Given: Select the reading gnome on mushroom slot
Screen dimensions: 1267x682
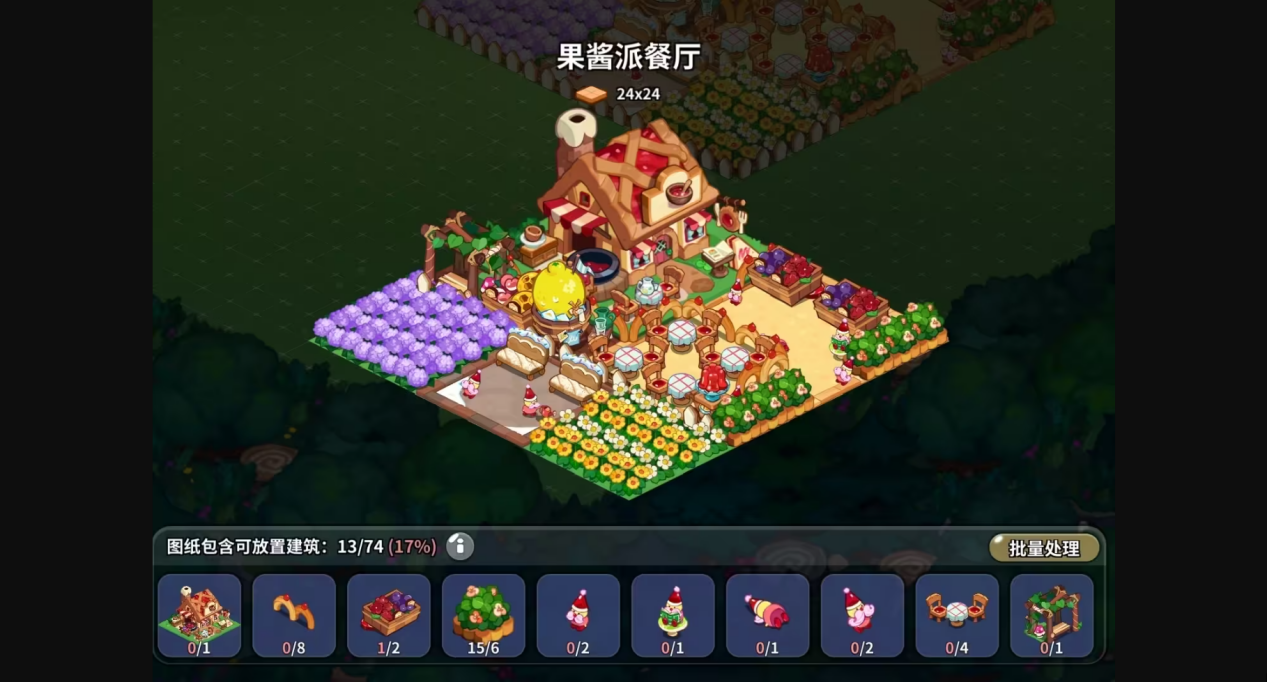Looking at the screenshot, I should click(673, 615).
